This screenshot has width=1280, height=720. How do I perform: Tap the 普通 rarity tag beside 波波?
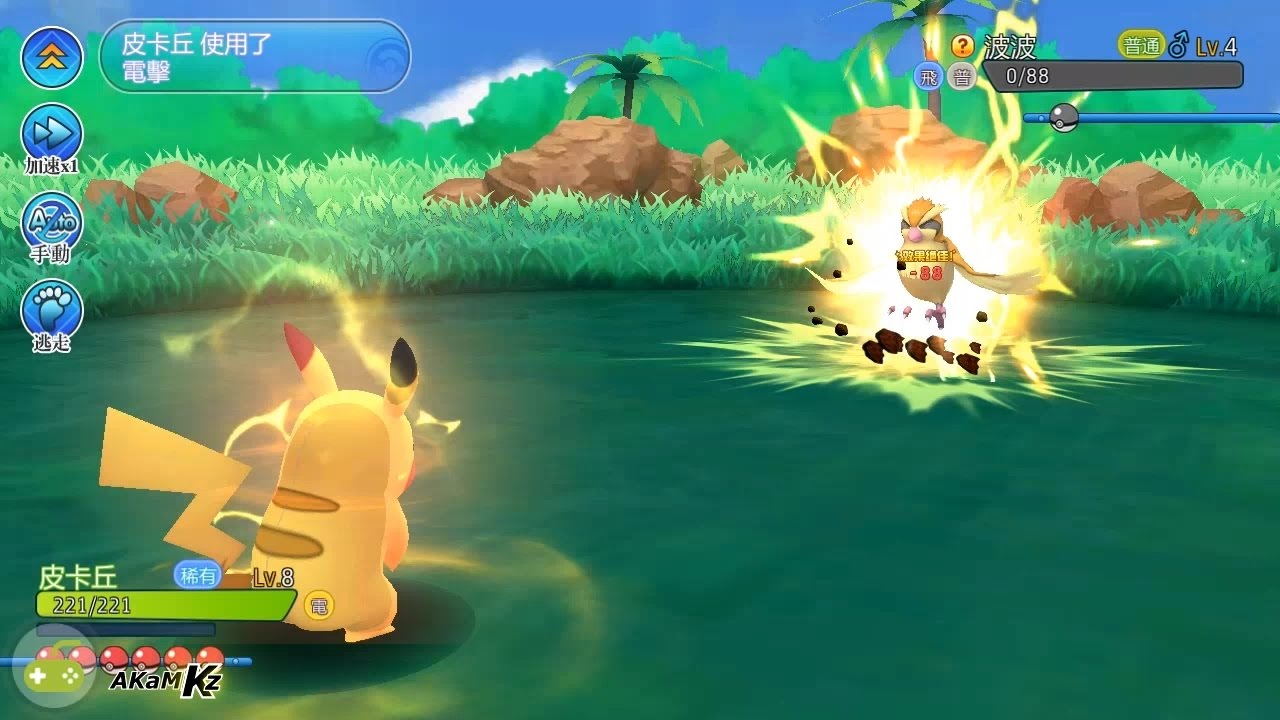pos(1142,45)
